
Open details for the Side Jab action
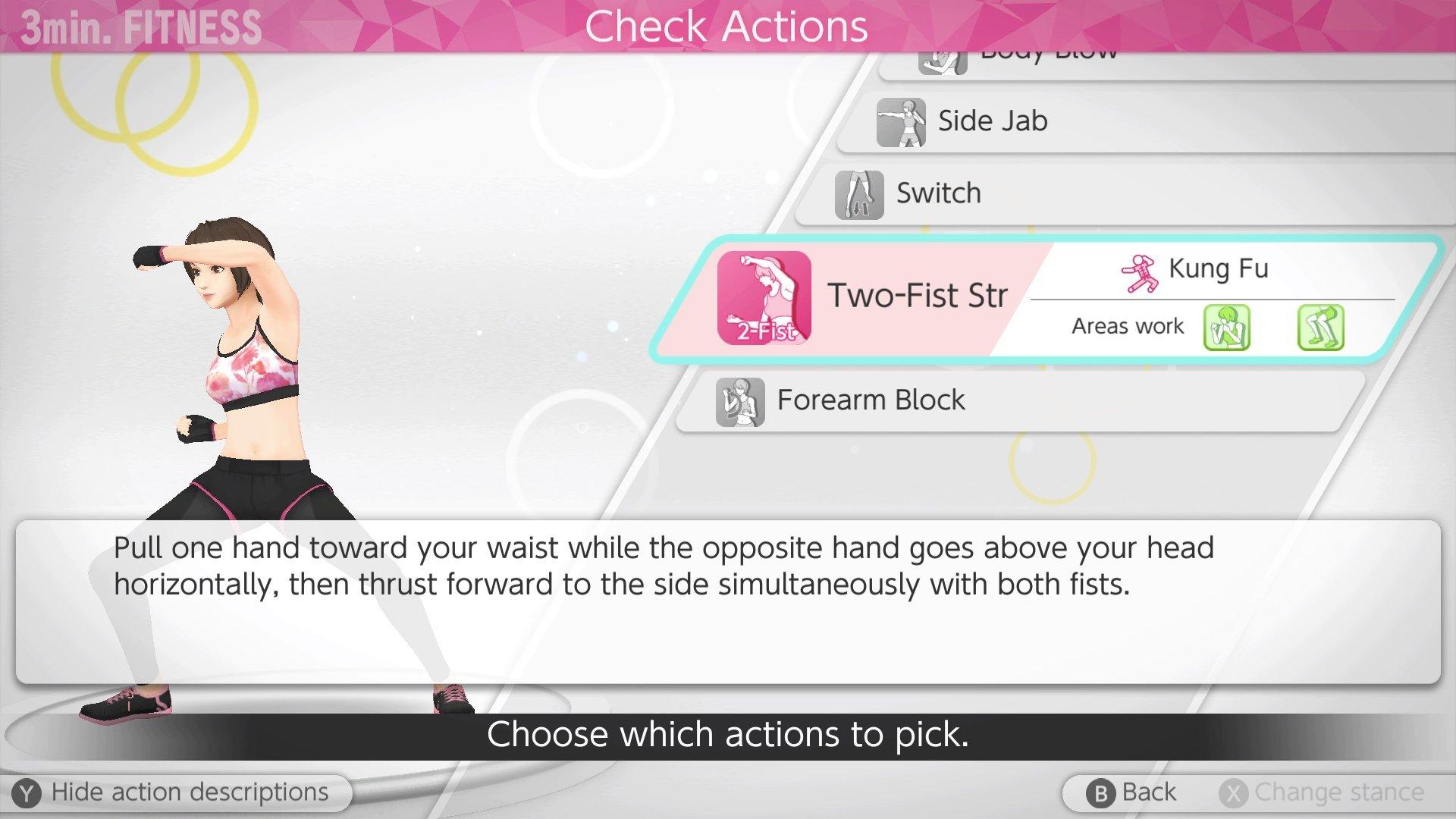(x=993, y=120)
